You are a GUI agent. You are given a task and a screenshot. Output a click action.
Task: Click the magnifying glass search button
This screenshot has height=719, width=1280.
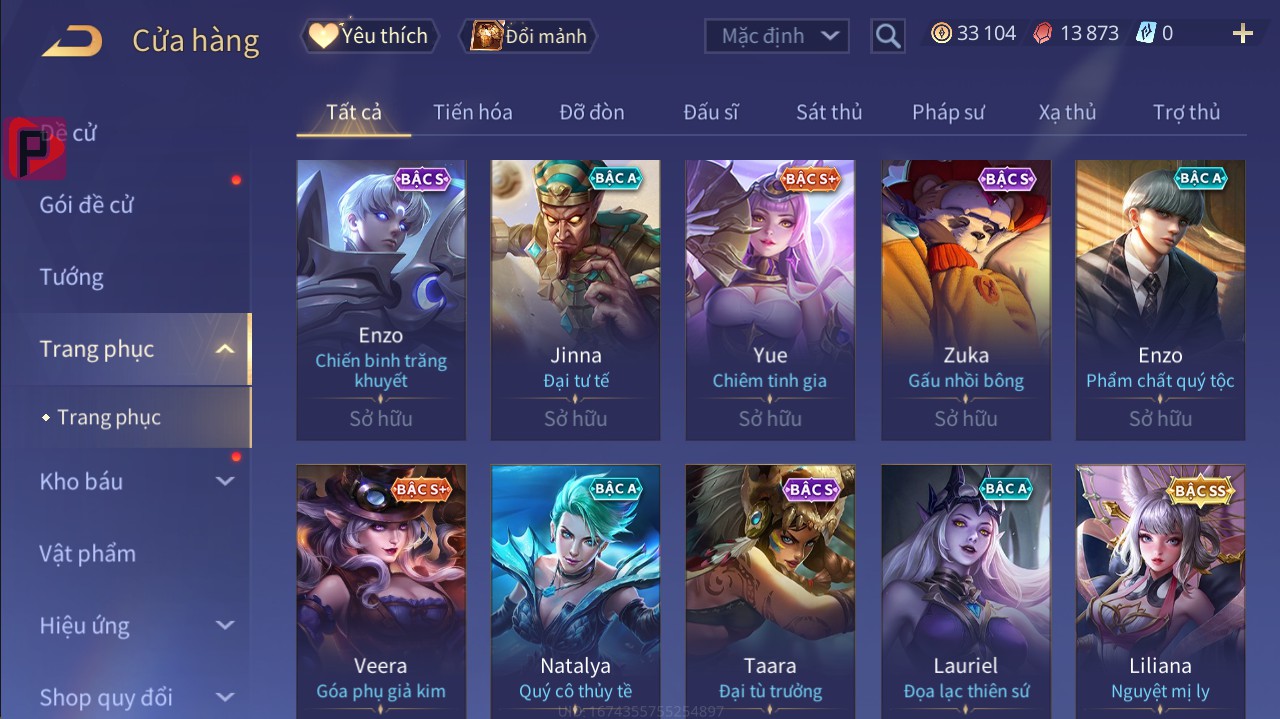887,36
